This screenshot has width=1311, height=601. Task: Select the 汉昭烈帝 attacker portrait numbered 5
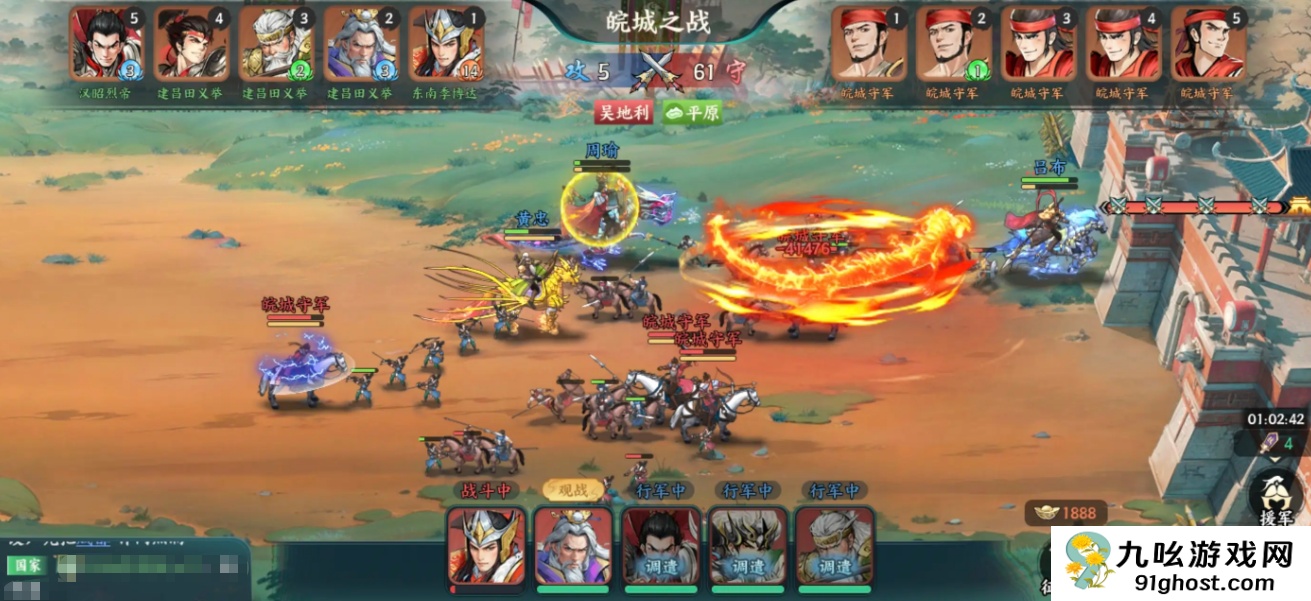coord(107,44)
